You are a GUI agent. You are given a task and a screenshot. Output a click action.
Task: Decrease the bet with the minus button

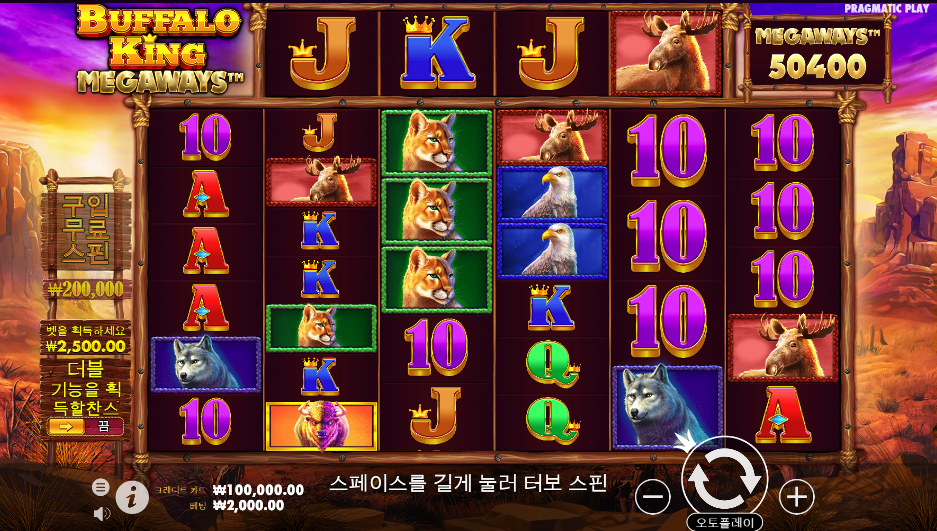click(653, 496)
